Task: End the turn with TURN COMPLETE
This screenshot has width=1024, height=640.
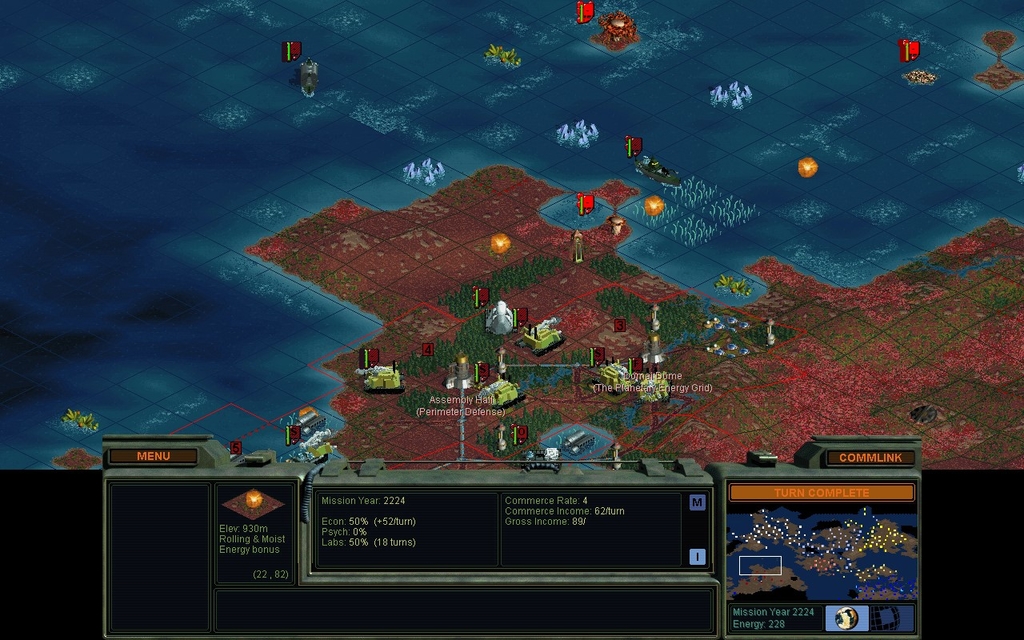Action: [821, 493]
